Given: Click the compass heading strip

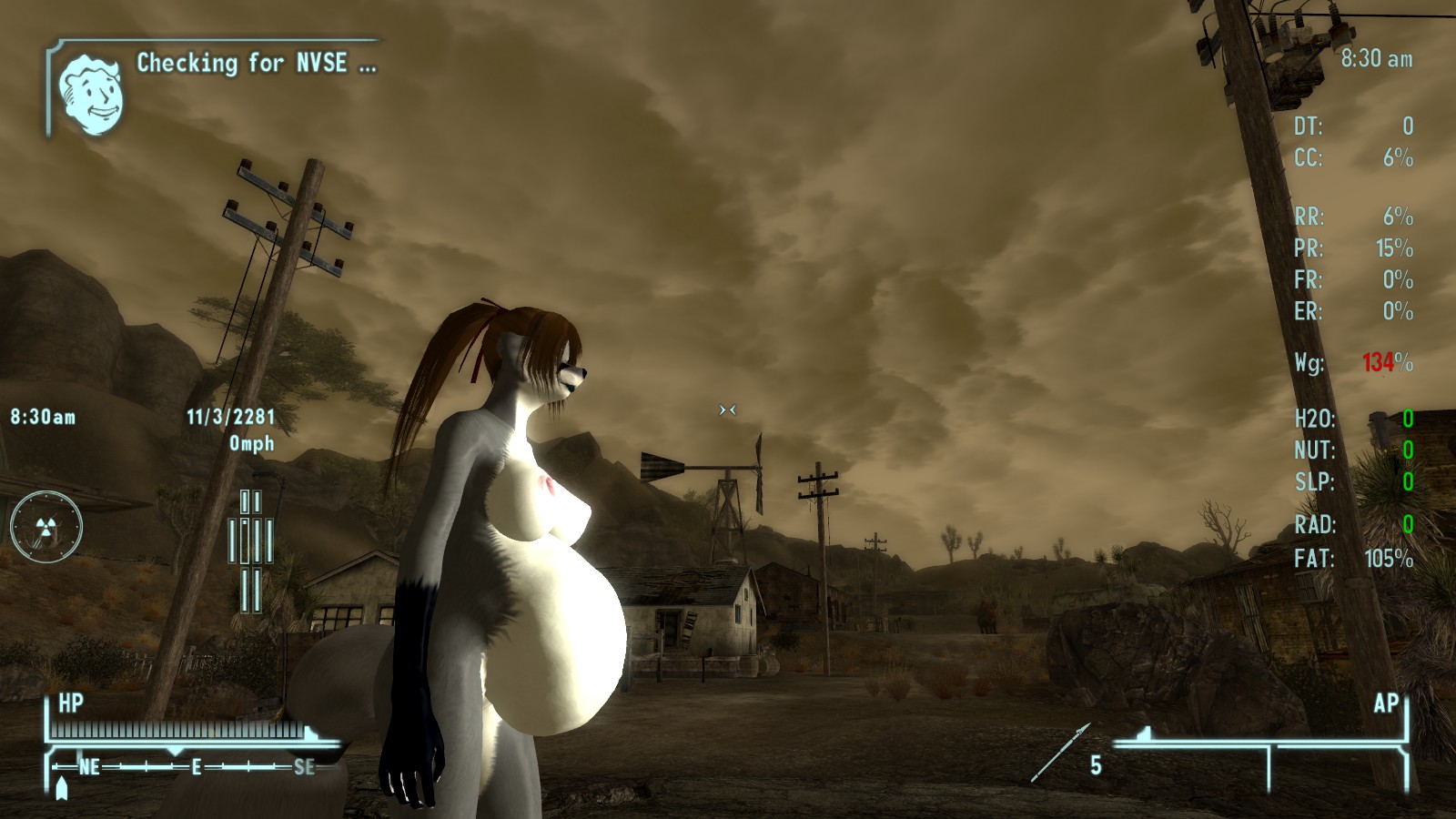Looking at the screenshot, I should click(191, 767).
